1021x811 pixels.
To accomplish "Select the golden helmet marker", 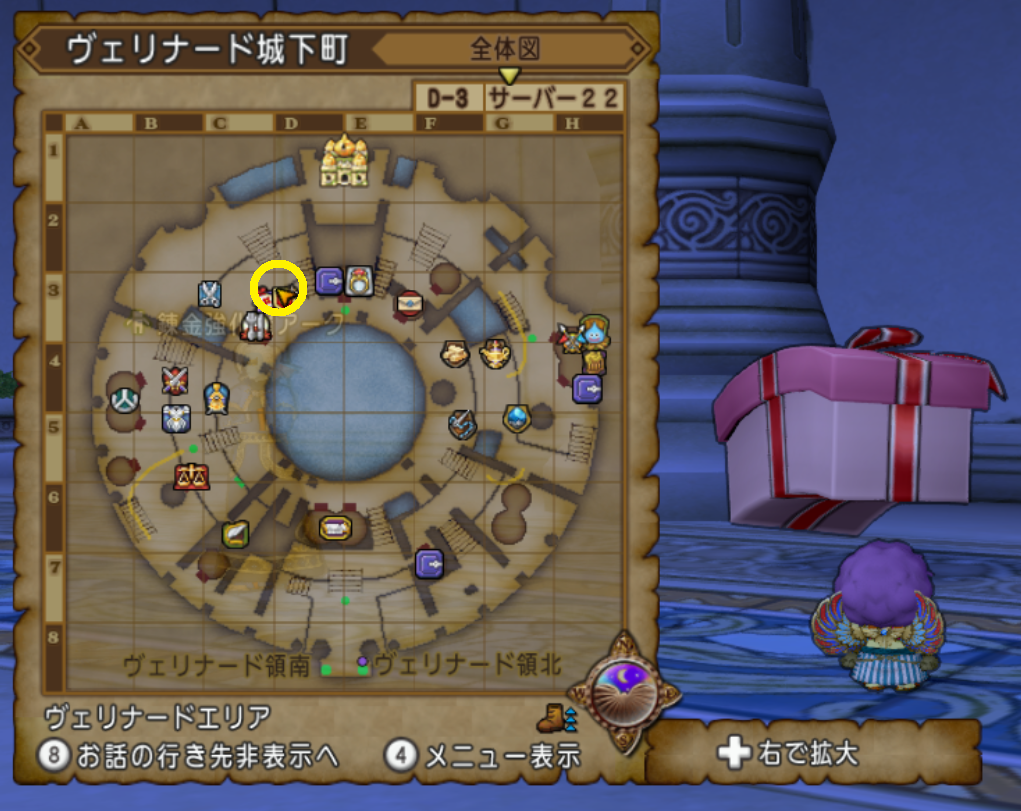I will (x=214, y=398).
